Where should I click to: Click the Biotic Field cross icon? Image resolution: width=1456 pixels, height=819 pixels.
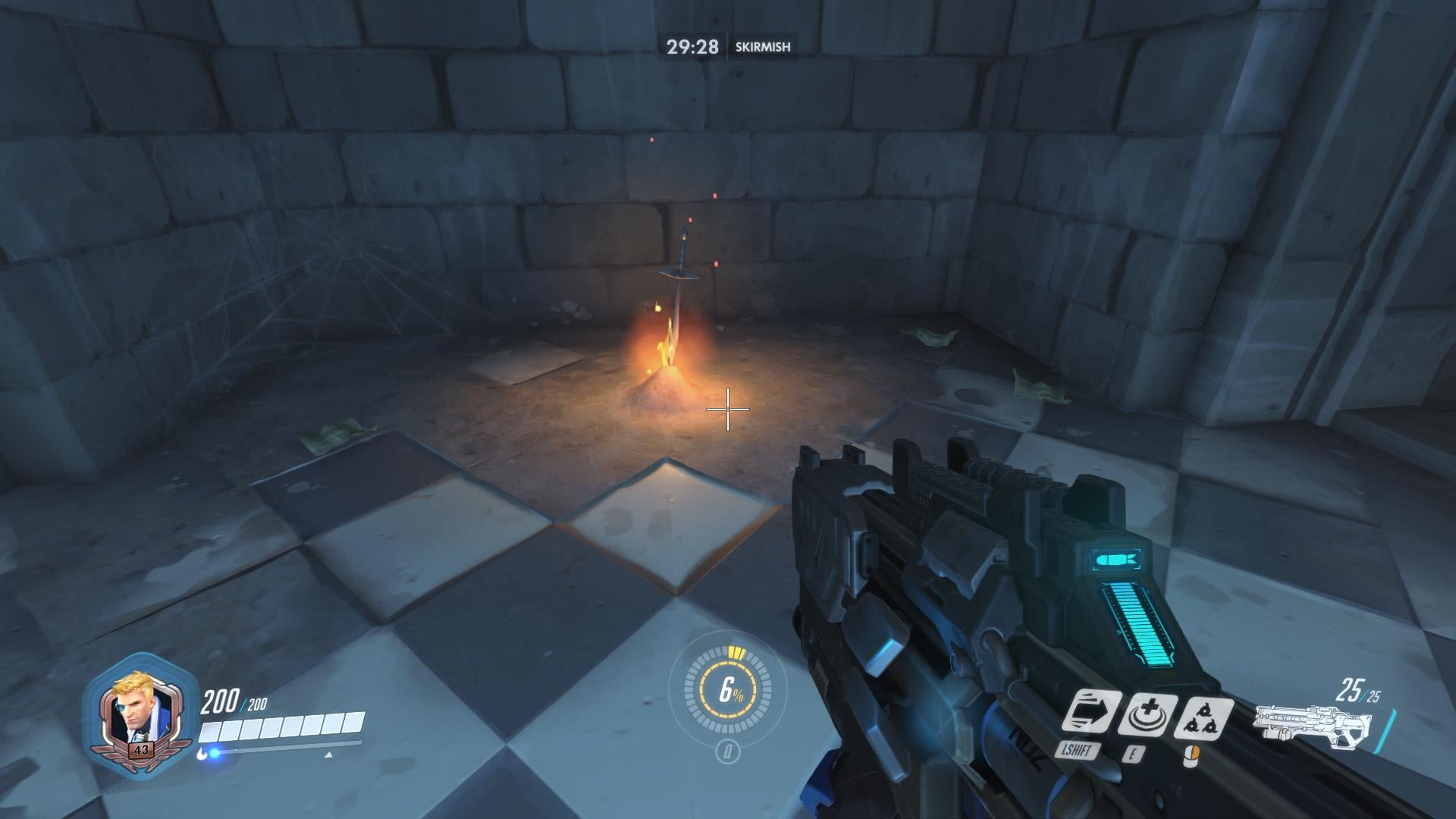pyautogui.click(x=1149, y=714)
